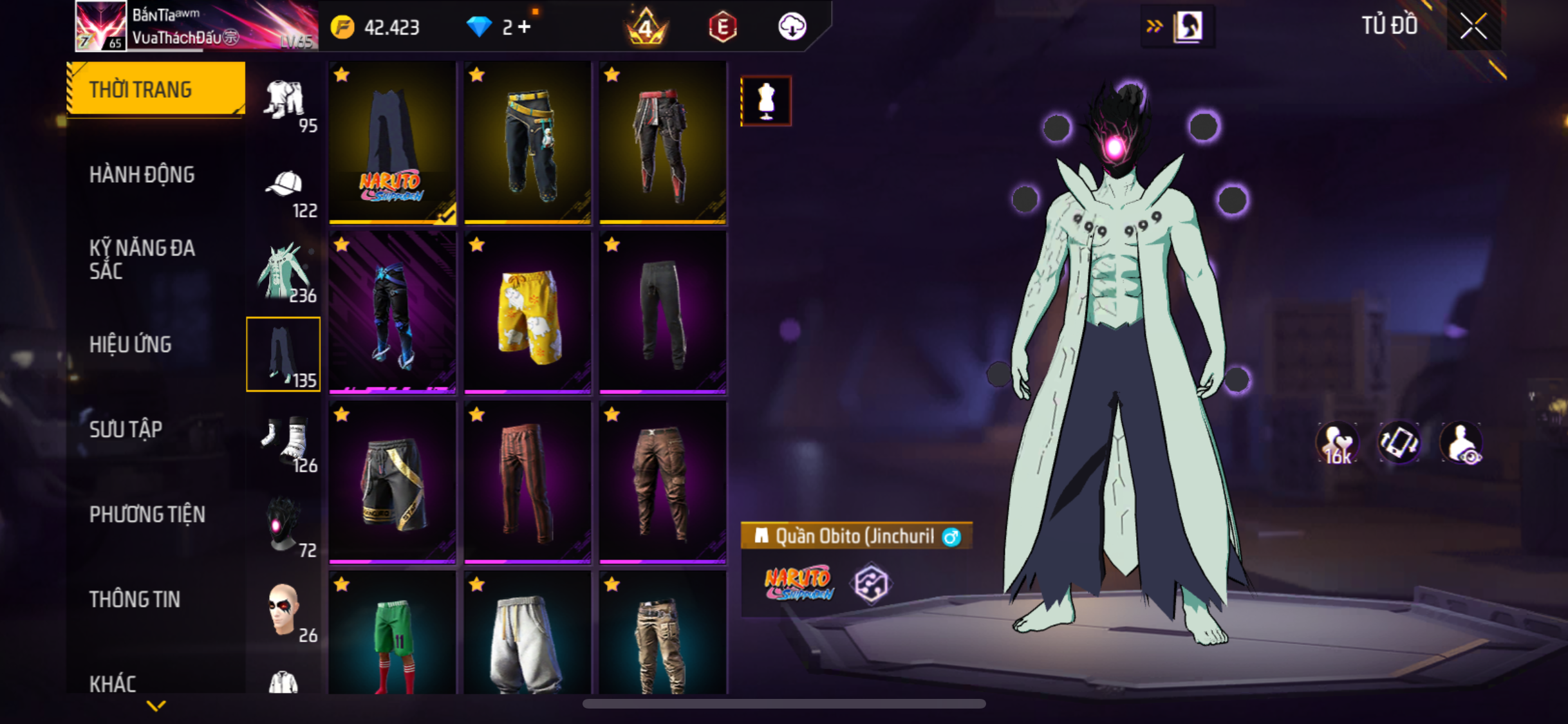Pick the black shorts with gold stripes
Screen dimensions: 1568x724
point(392,483)
